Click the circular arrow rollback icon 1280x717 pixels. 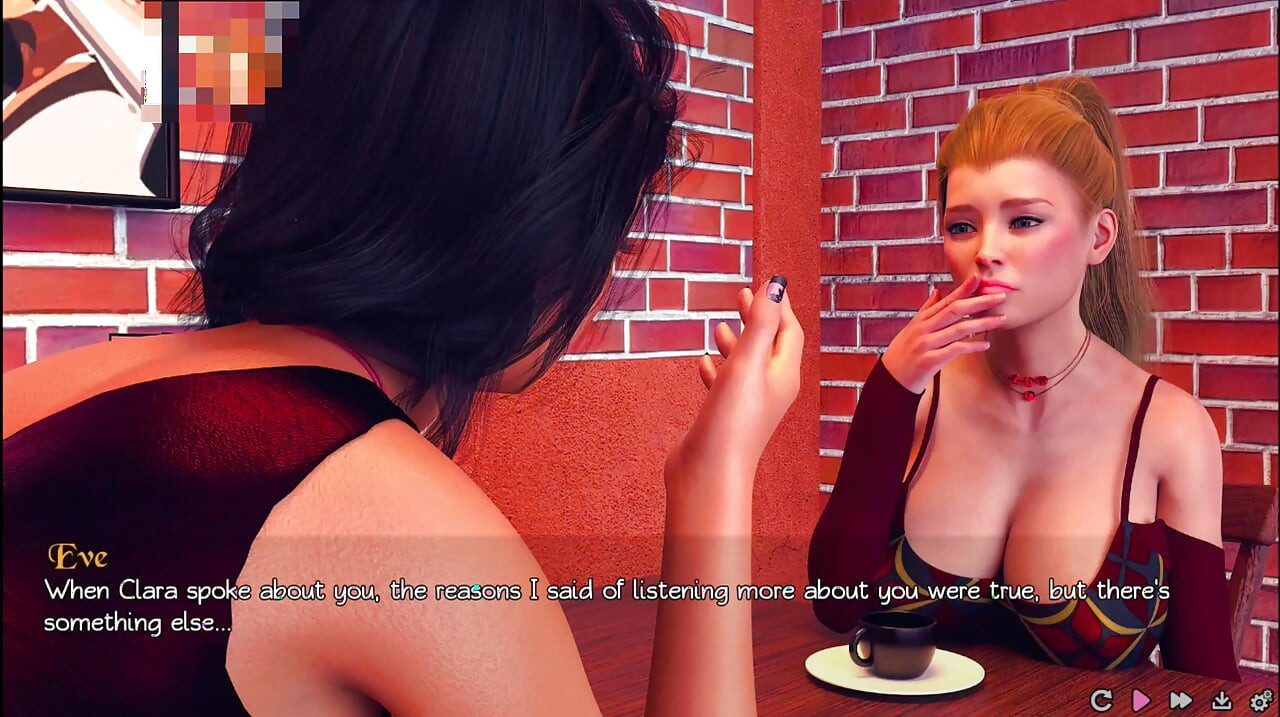tap(1101, 700)
